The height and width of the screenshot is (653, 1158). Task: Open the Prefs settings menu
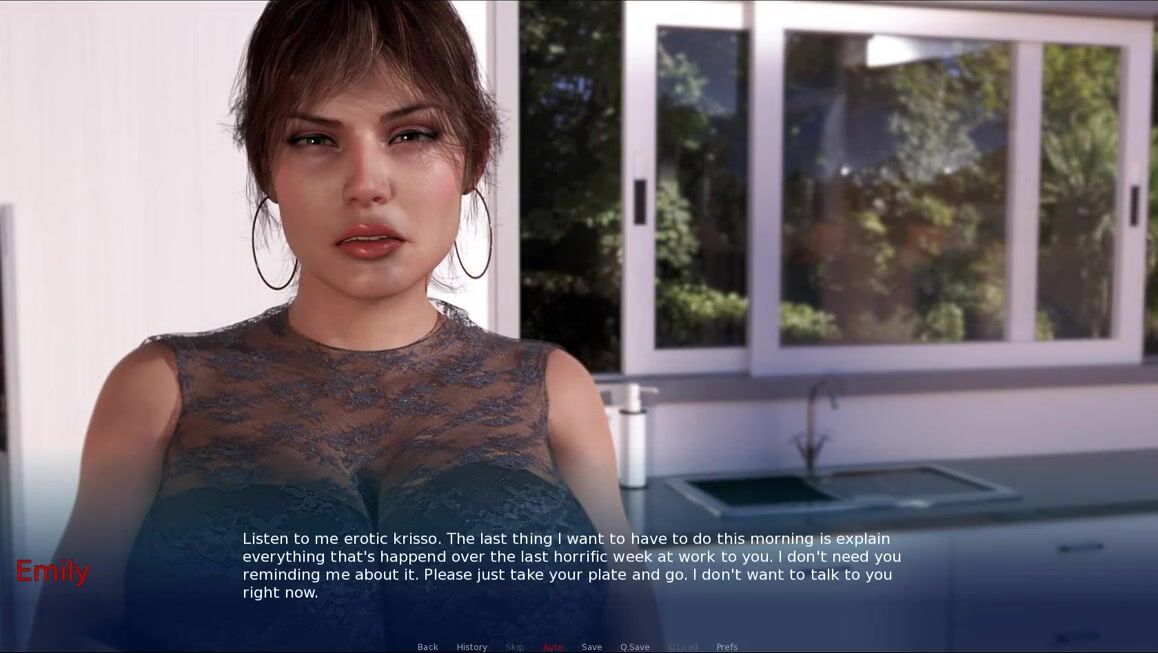(x=727, y=647)
